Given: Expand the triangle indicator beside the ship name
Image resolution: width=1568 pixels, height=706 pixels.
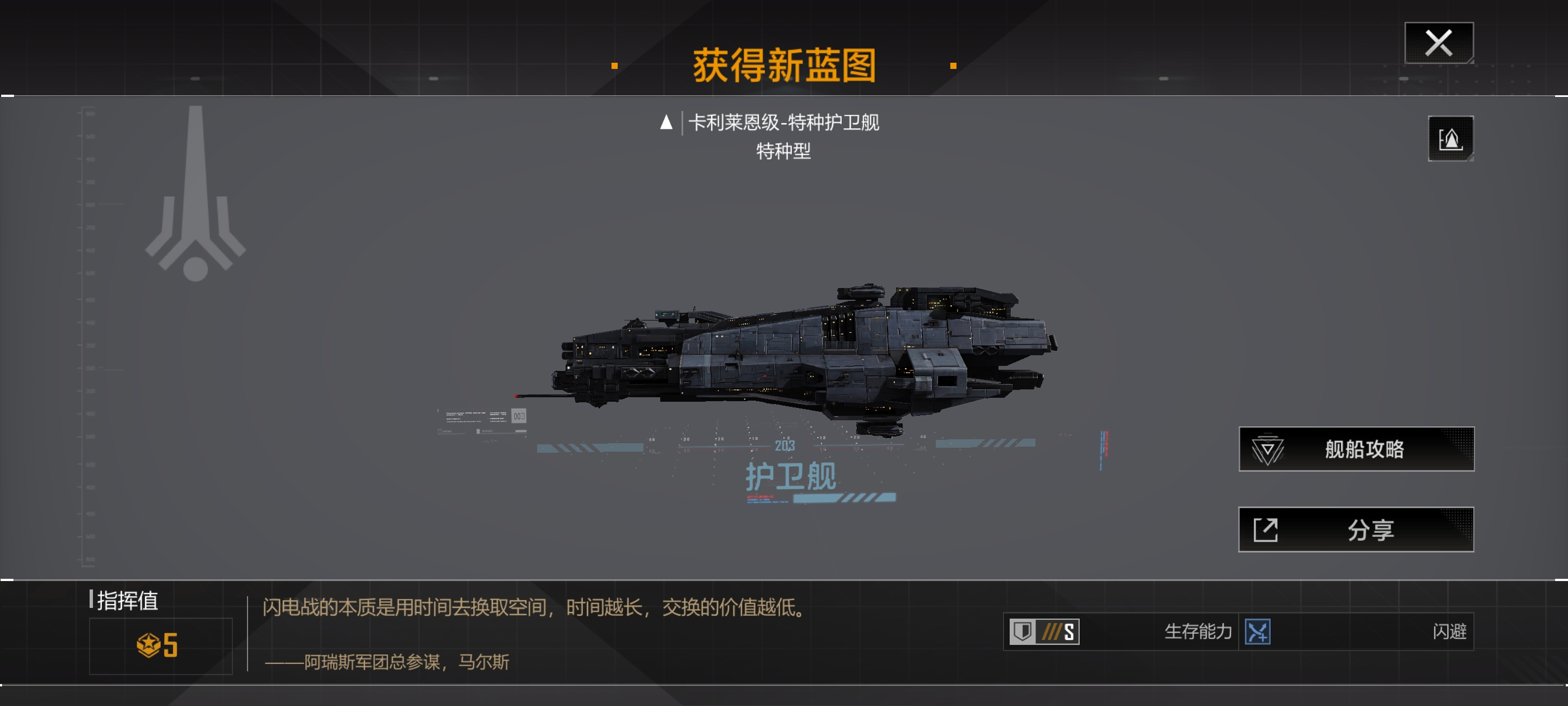Looking at the screenshot, I should click(x=666, y=124).
